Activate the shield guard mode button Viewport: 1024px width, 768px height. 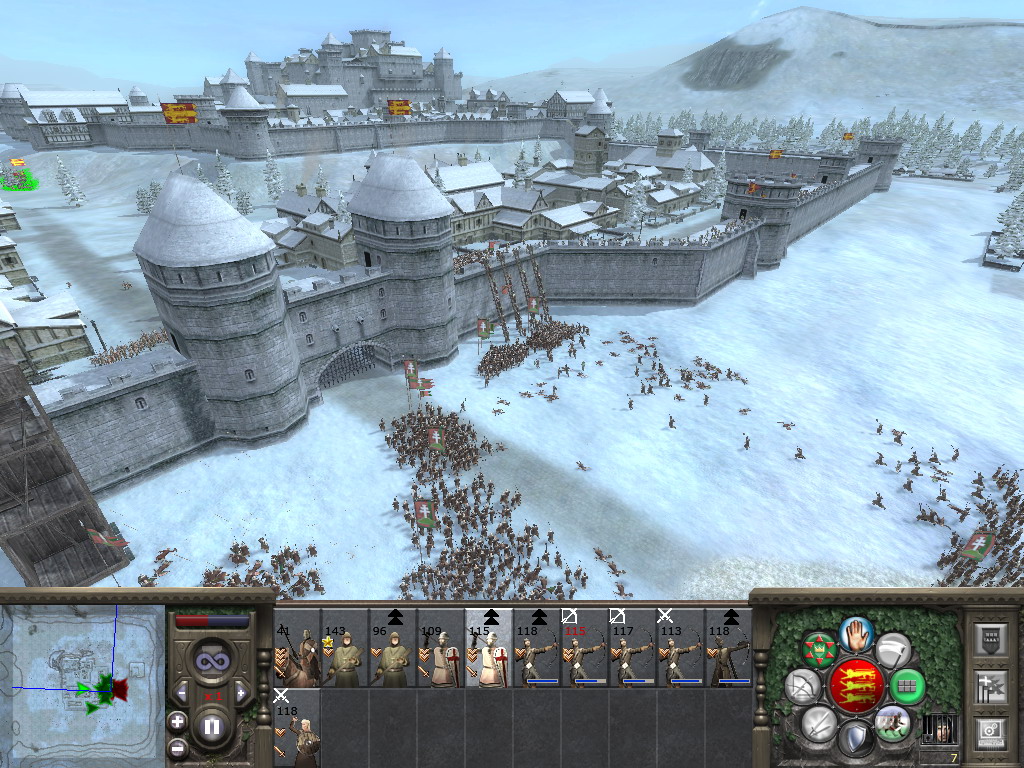point(855,739)
